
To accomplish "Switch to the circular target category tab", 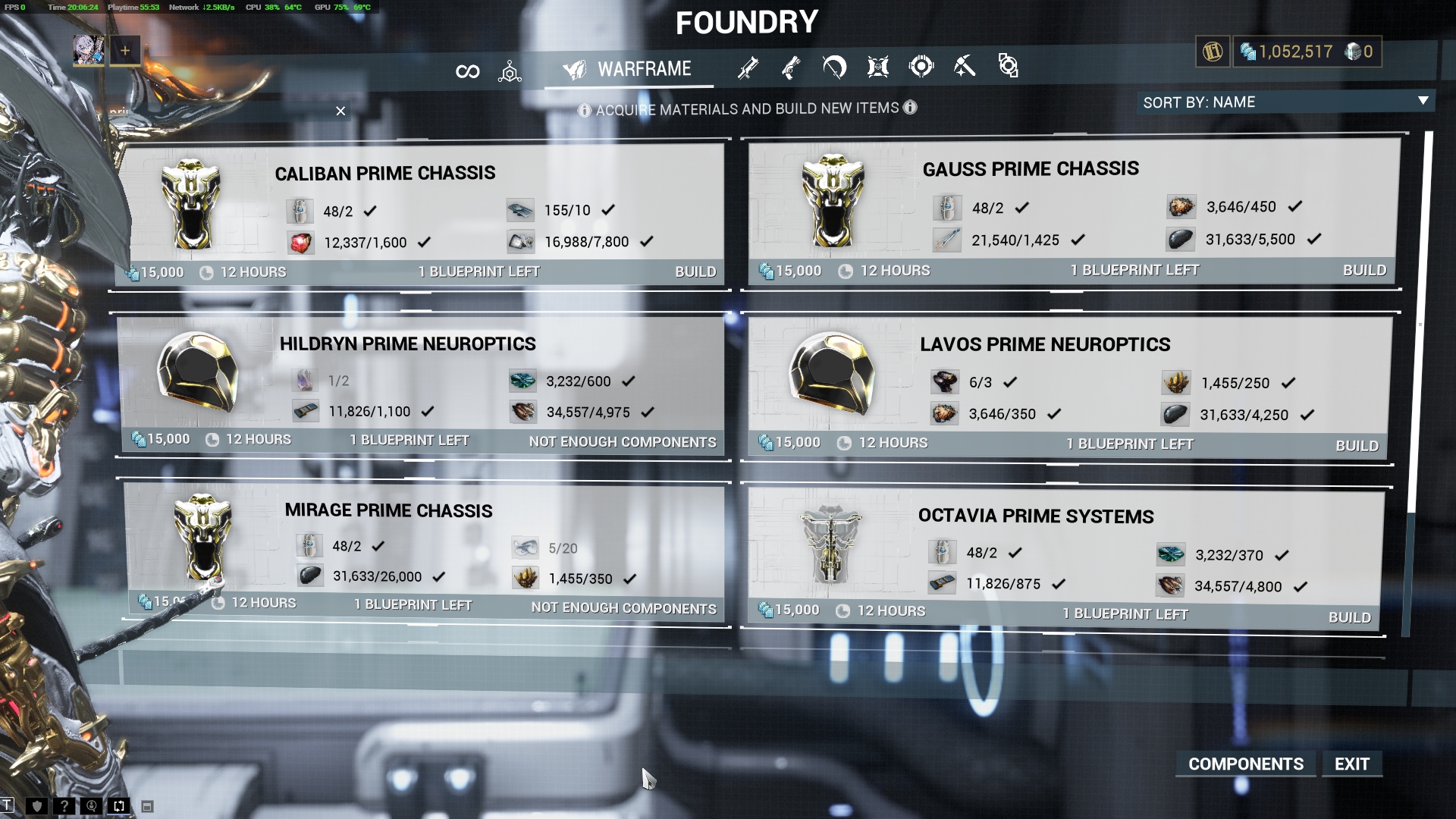I will (x=921, y=67).
